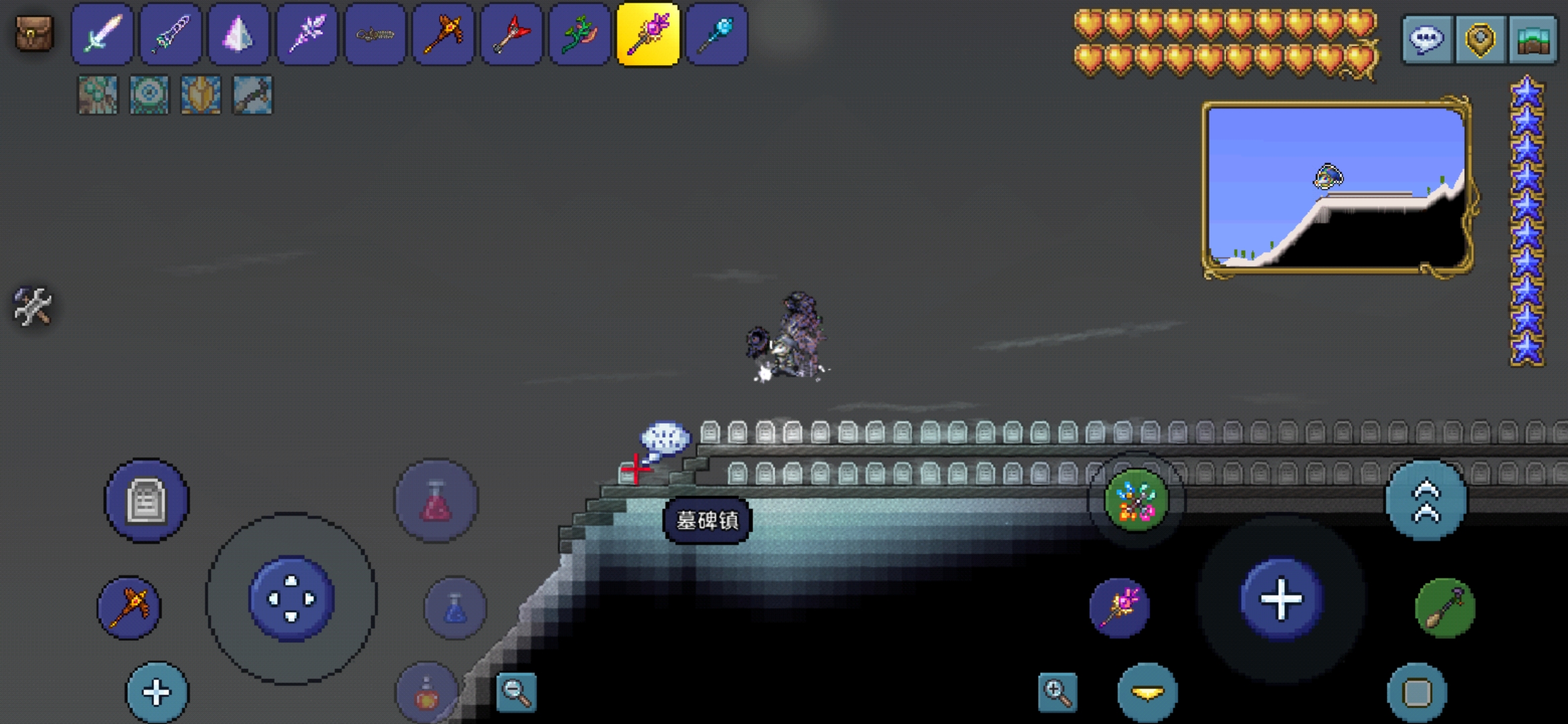
Task: Toggle the world map landscape button
Action: click(1532, 40)
